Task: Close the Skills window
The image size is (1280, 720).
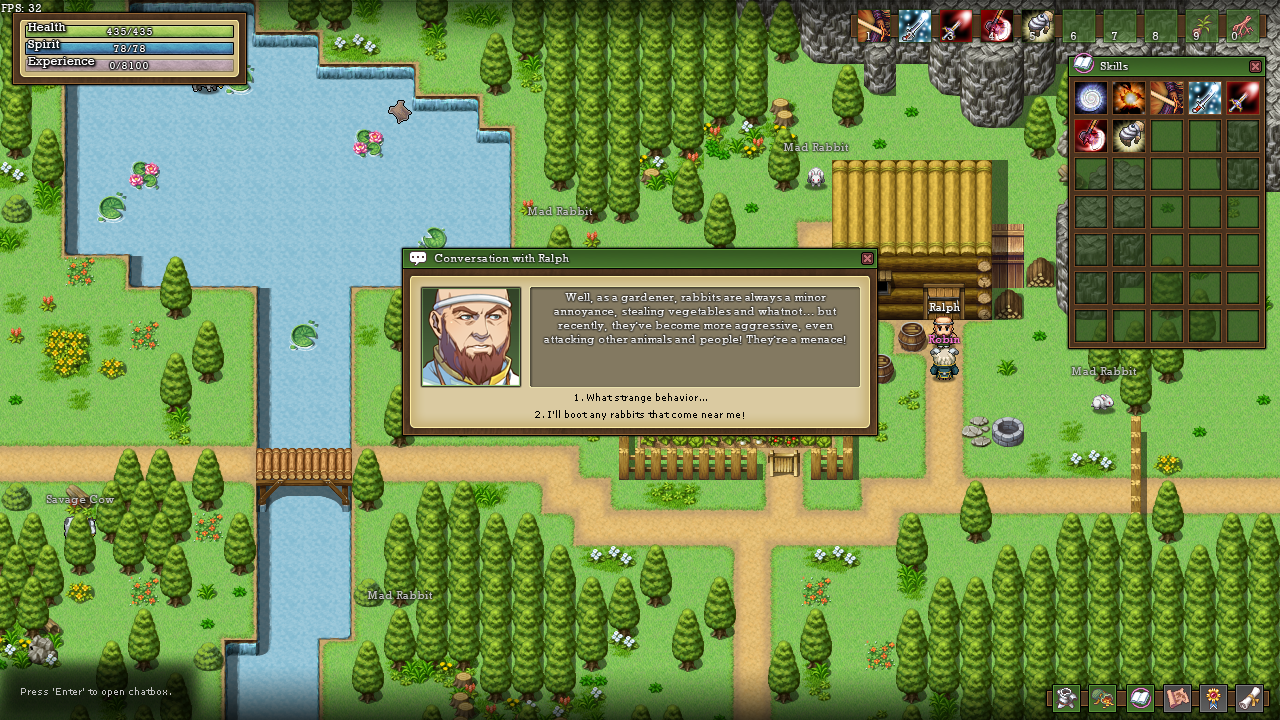Action: pos(1255,66)
